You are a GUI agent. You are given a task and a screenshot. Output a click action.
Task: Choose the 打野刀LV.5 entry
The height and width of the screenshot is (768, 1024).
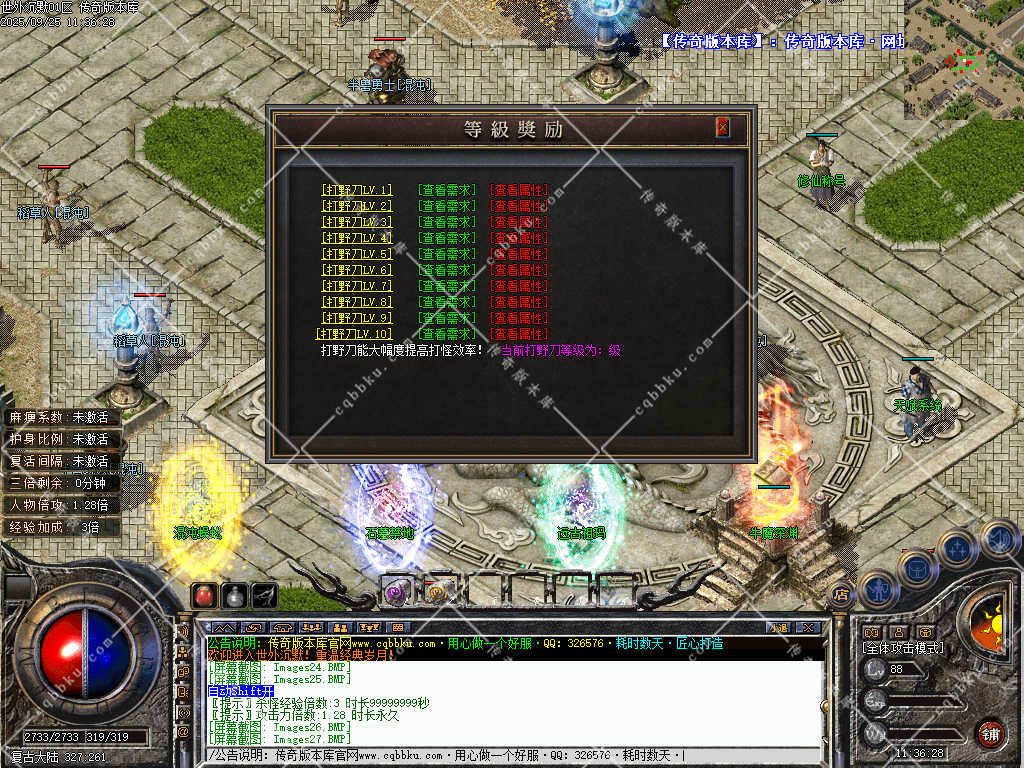coord(357,254)
